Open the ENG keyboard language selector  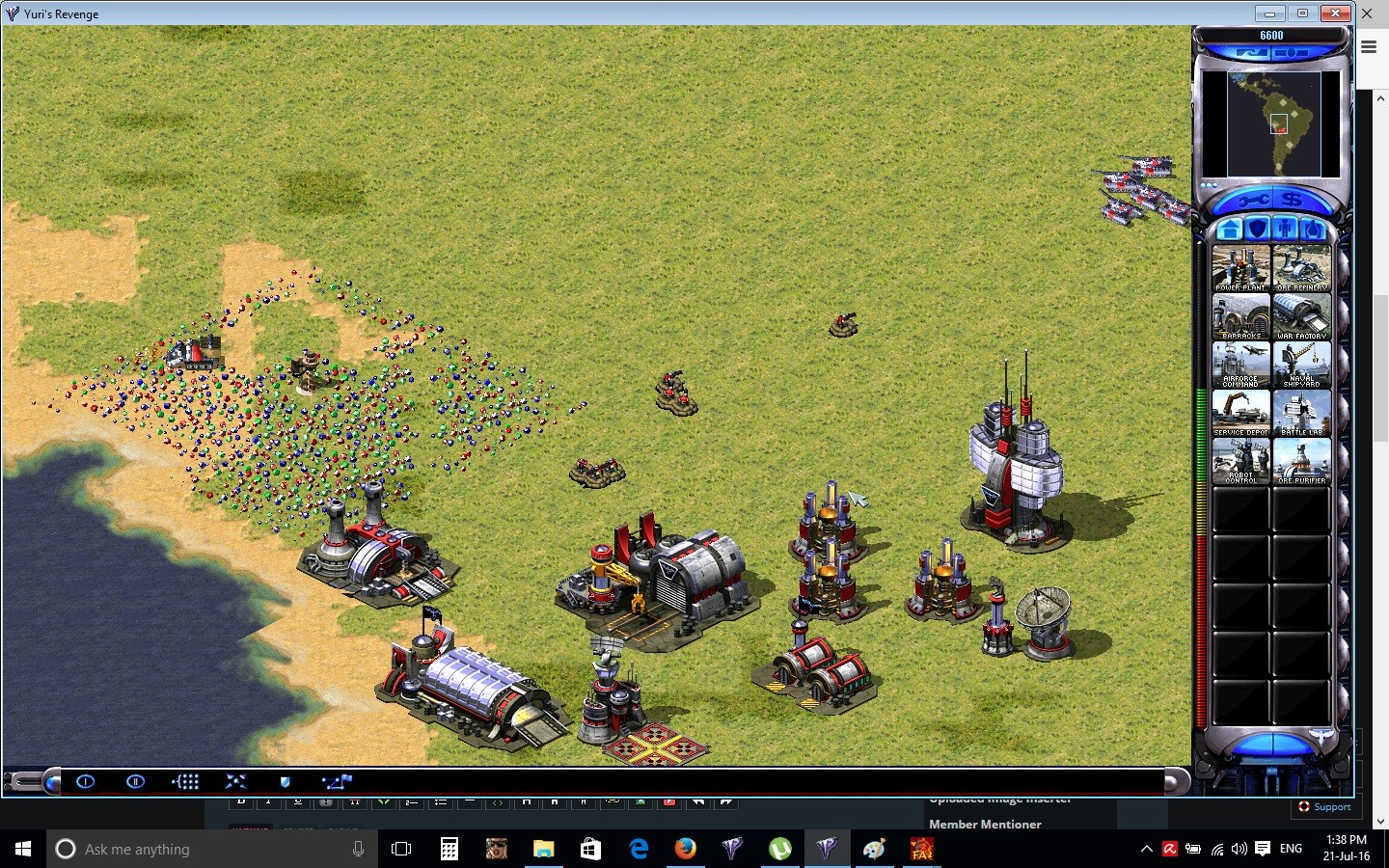(x=1290, y=850)
